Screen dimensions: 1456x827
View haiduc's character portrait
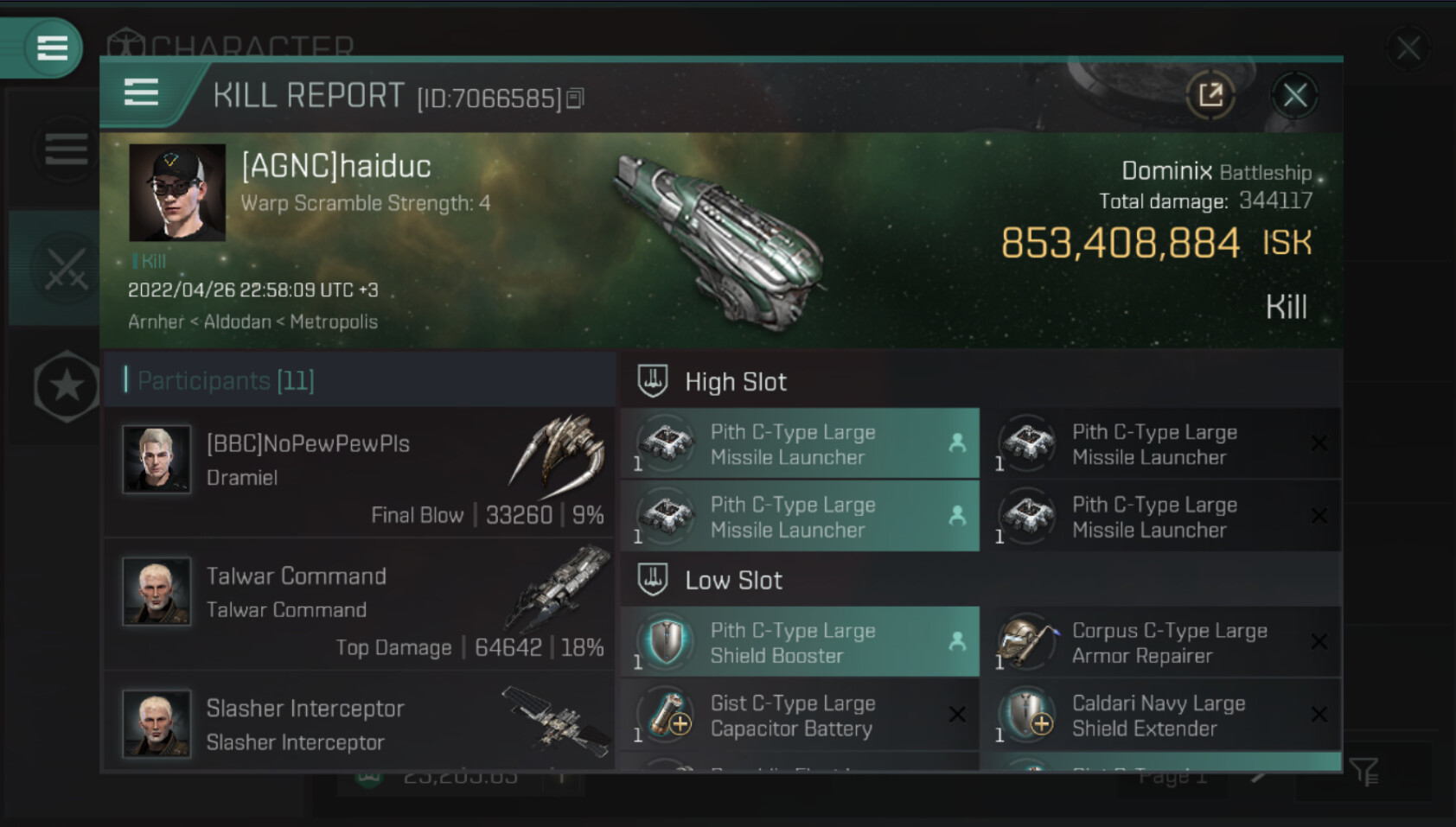(177, 193)
